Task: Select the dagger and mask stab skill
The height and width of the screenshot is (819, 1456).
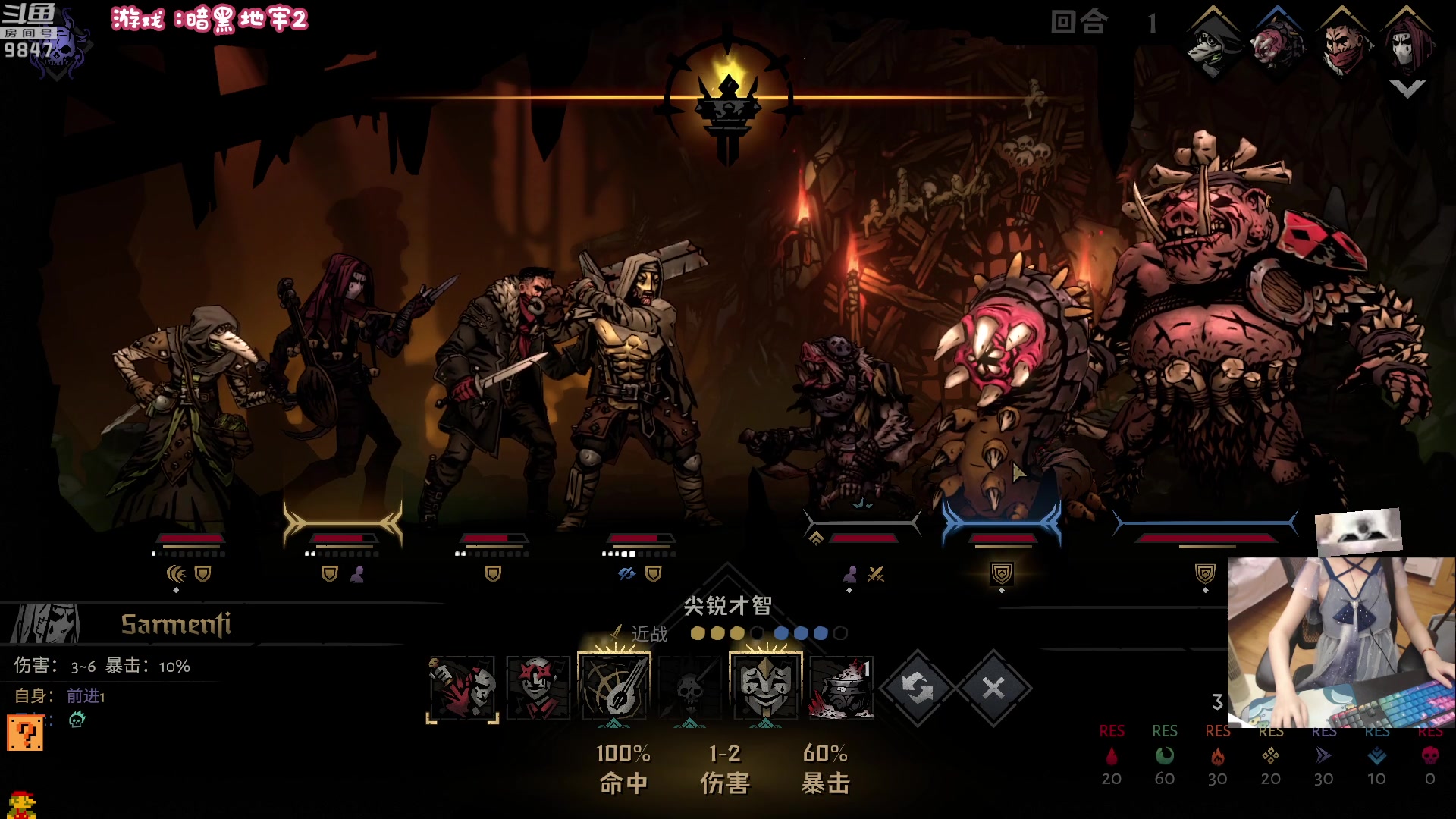Action: point(463,688)
